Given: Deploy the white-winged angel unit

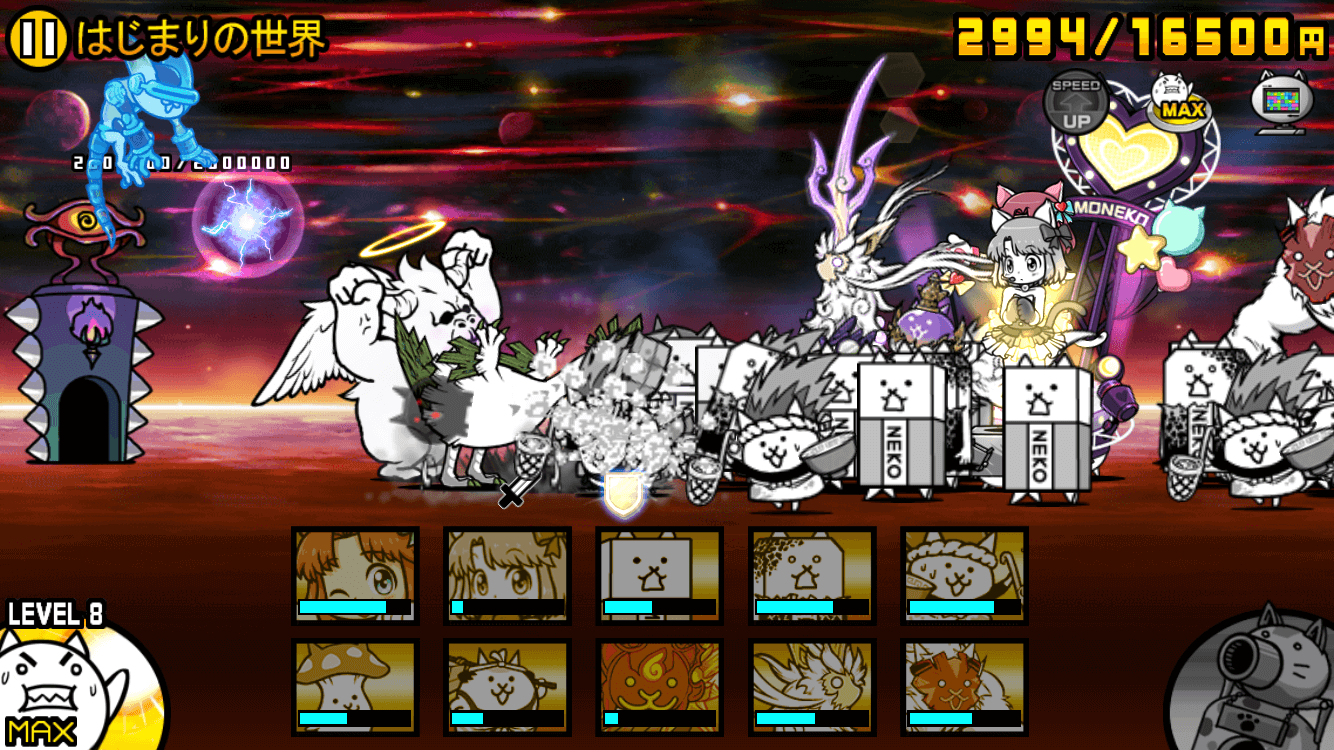Looking at the screenshot, I should coord(810,690).
